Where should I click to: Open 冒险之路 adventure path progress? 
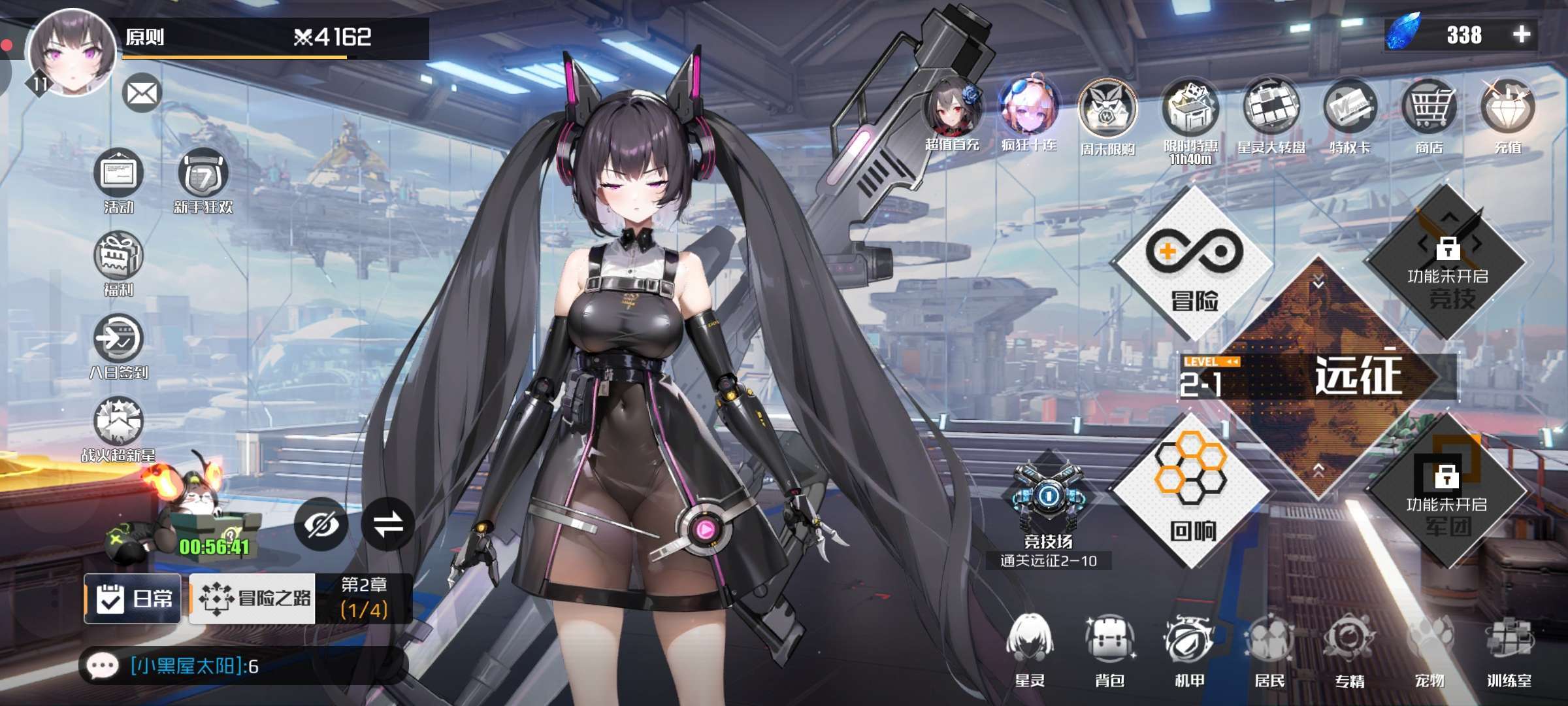point(253,598)
